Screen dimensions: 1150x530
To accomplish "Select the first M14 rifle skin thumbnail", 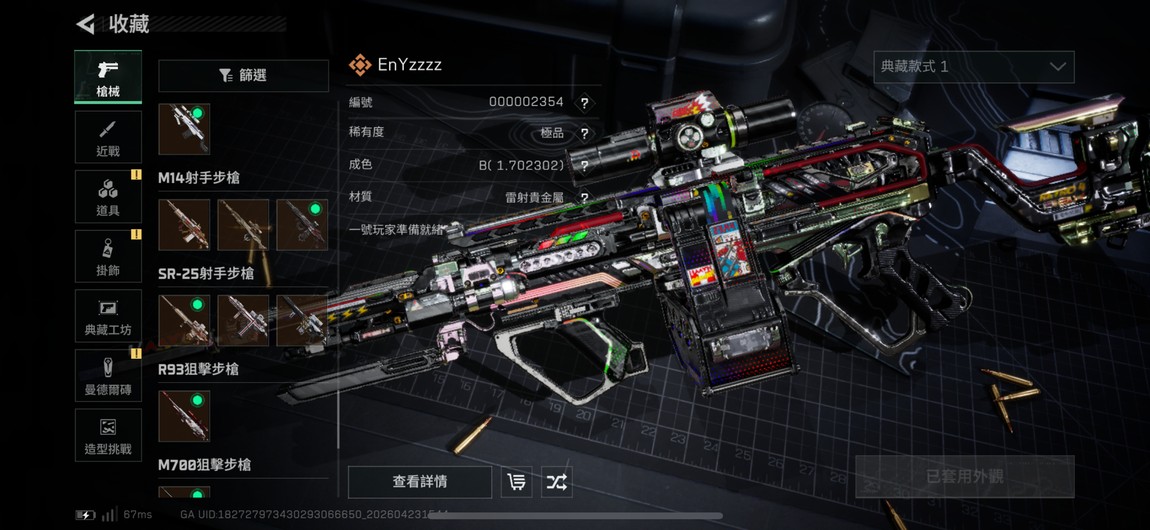I will 184,224.
